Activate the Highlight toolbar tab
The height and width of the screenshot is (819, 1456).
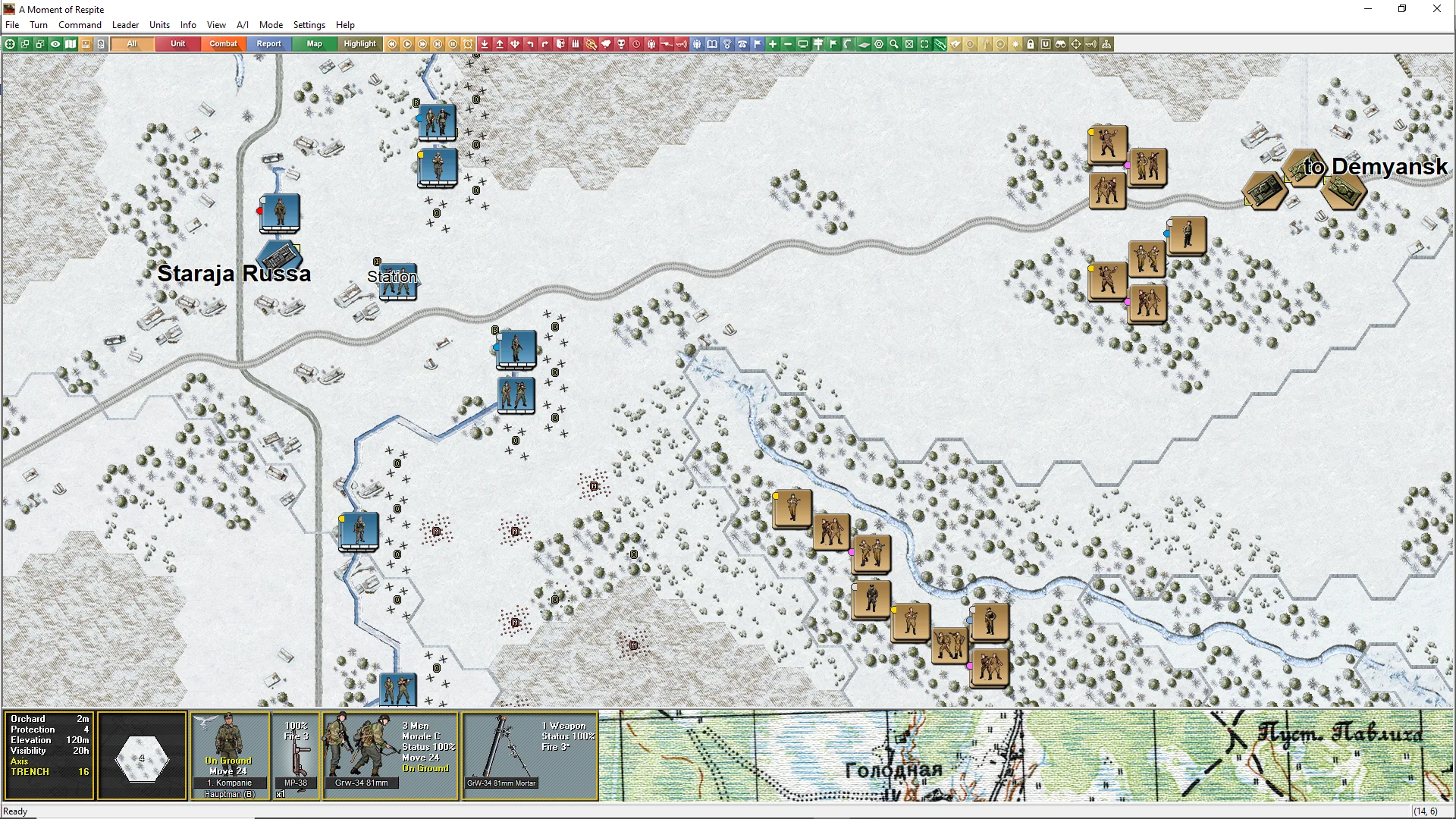[359, 44]
